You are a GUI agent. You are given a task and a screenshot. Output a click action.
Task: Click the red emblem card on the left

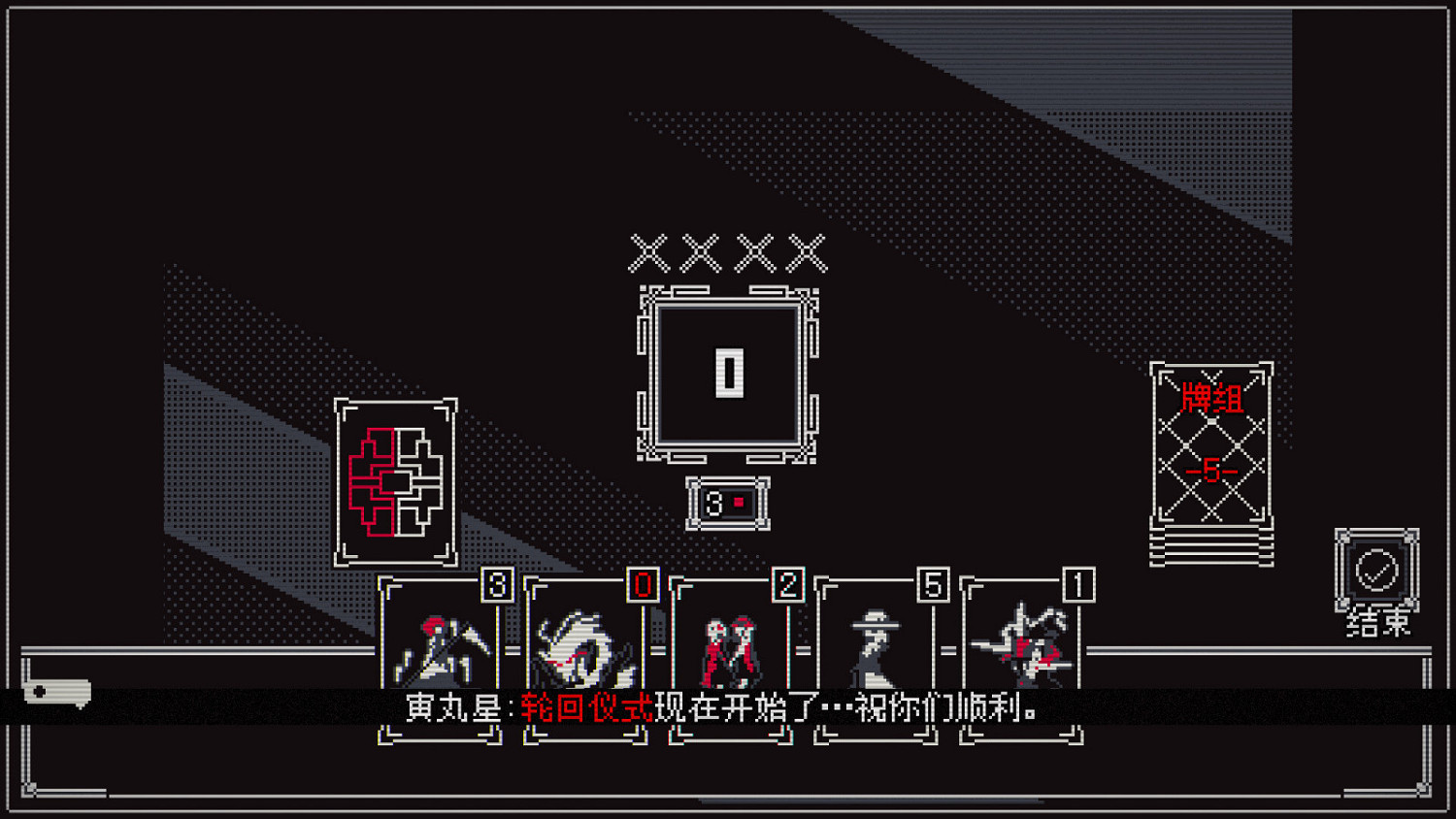point(396,482)
